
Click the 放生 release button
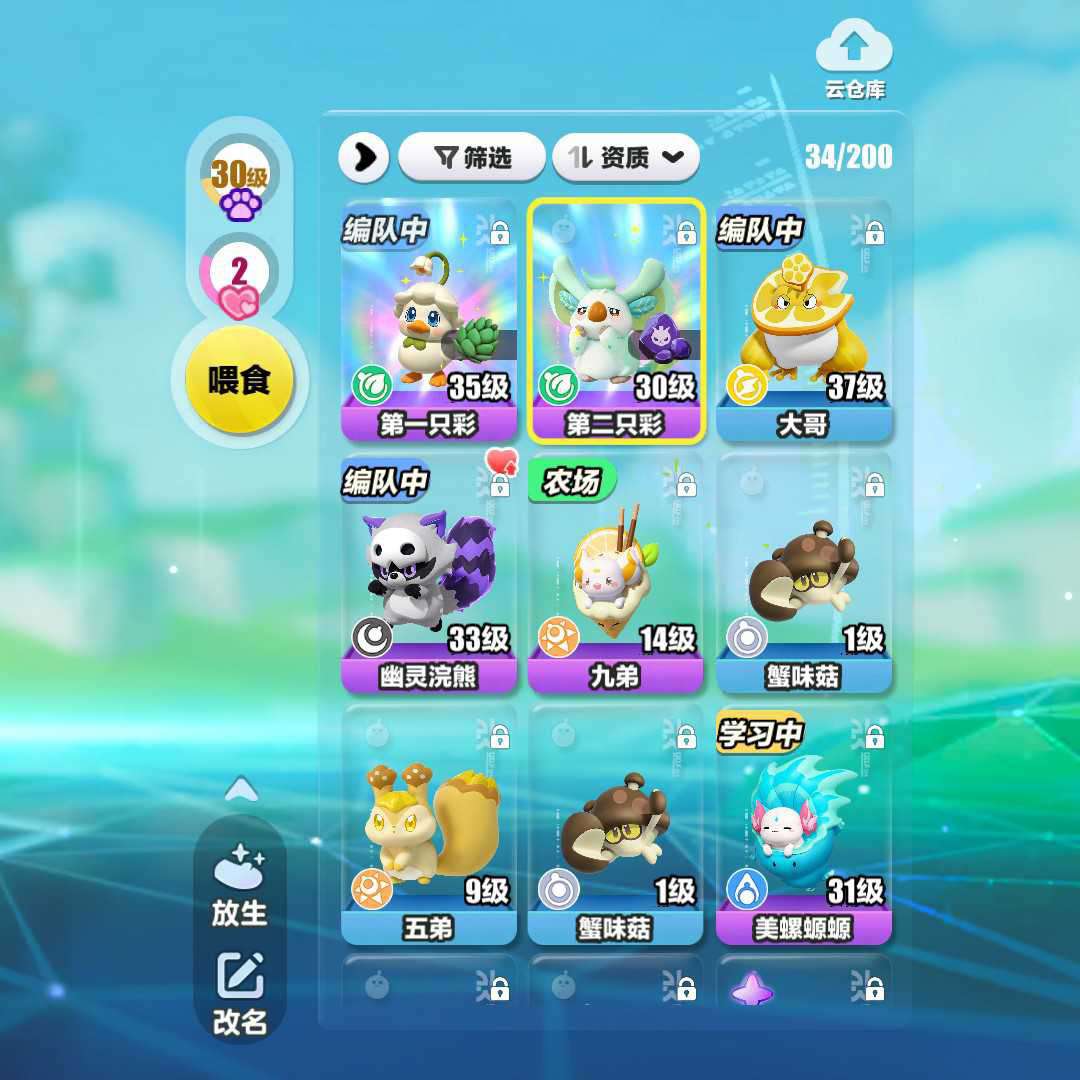coord(240,885)
